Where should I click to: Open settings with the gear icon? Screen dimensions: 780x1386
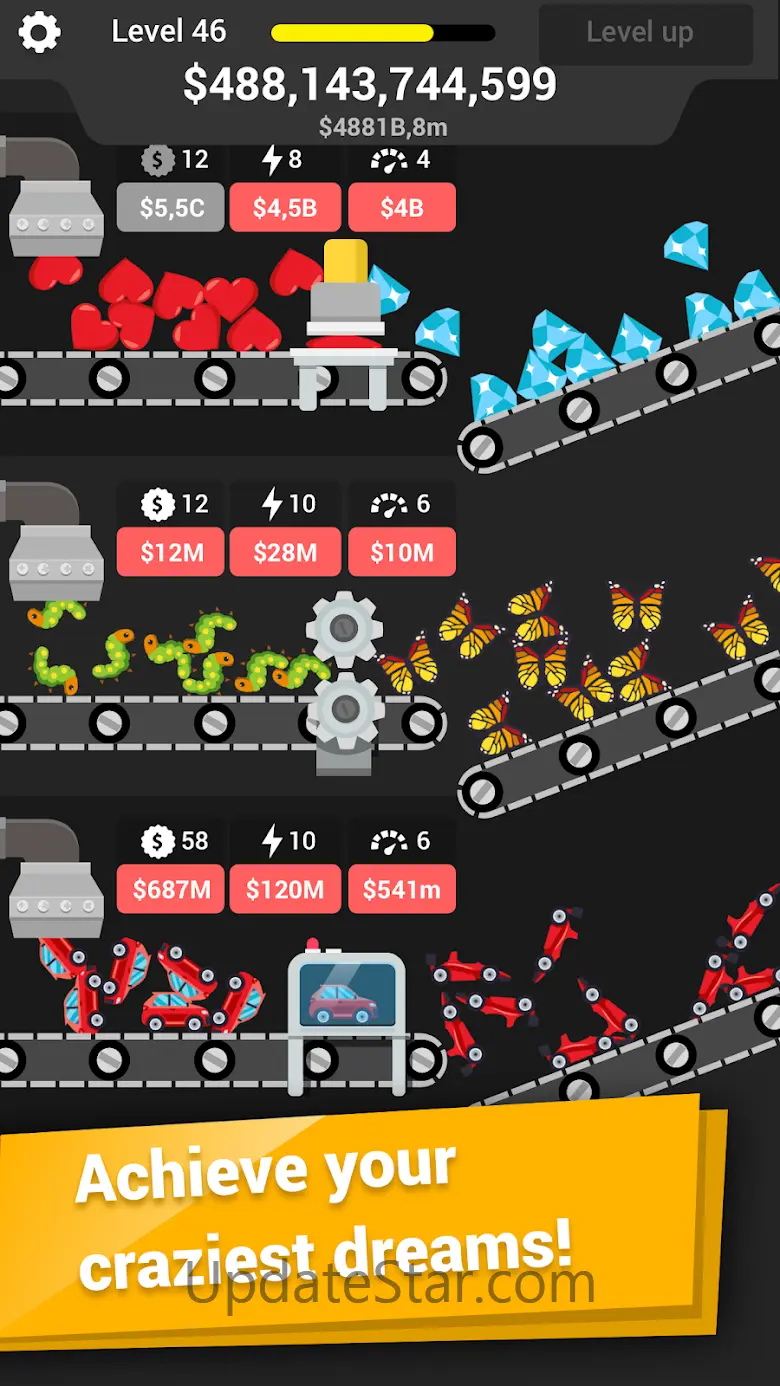40,33
